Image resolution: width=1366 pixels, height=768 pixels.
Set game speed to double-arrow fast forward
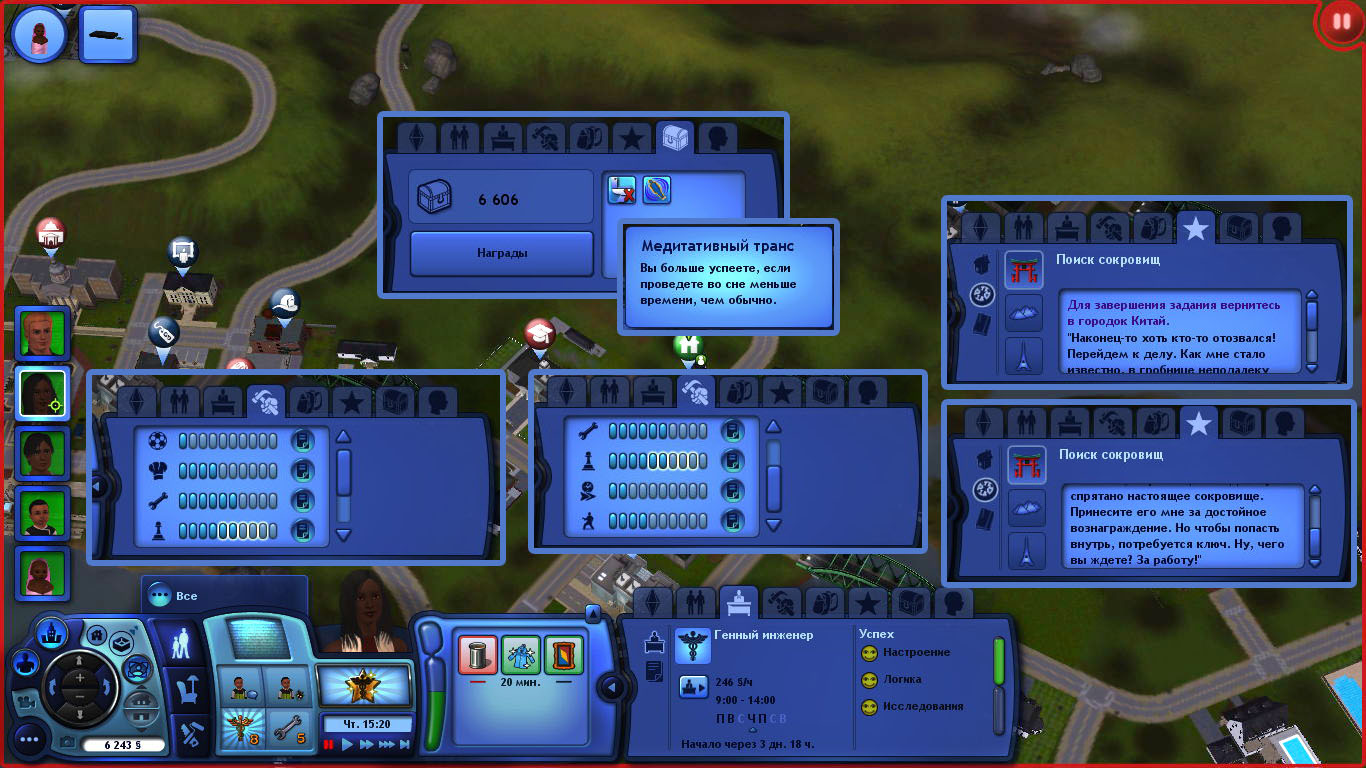366,745
